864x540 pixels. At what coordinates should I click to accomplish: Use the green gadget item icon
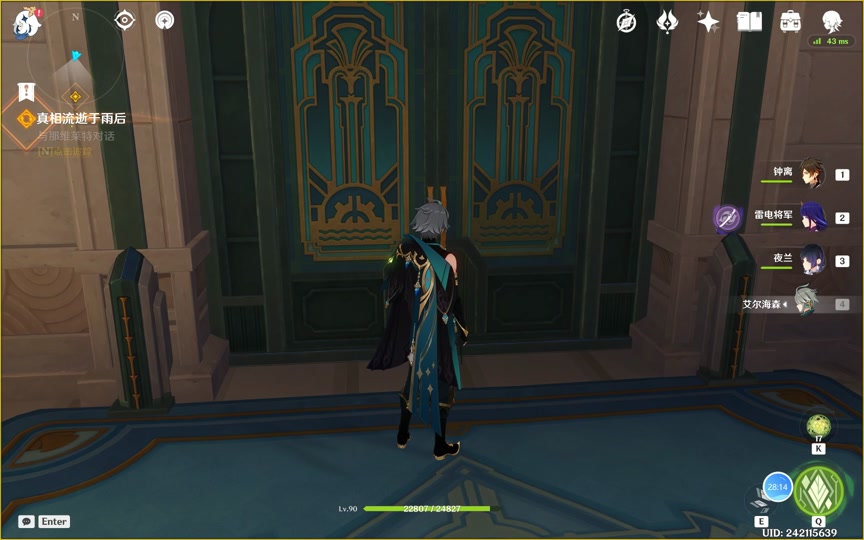(819, 426)
